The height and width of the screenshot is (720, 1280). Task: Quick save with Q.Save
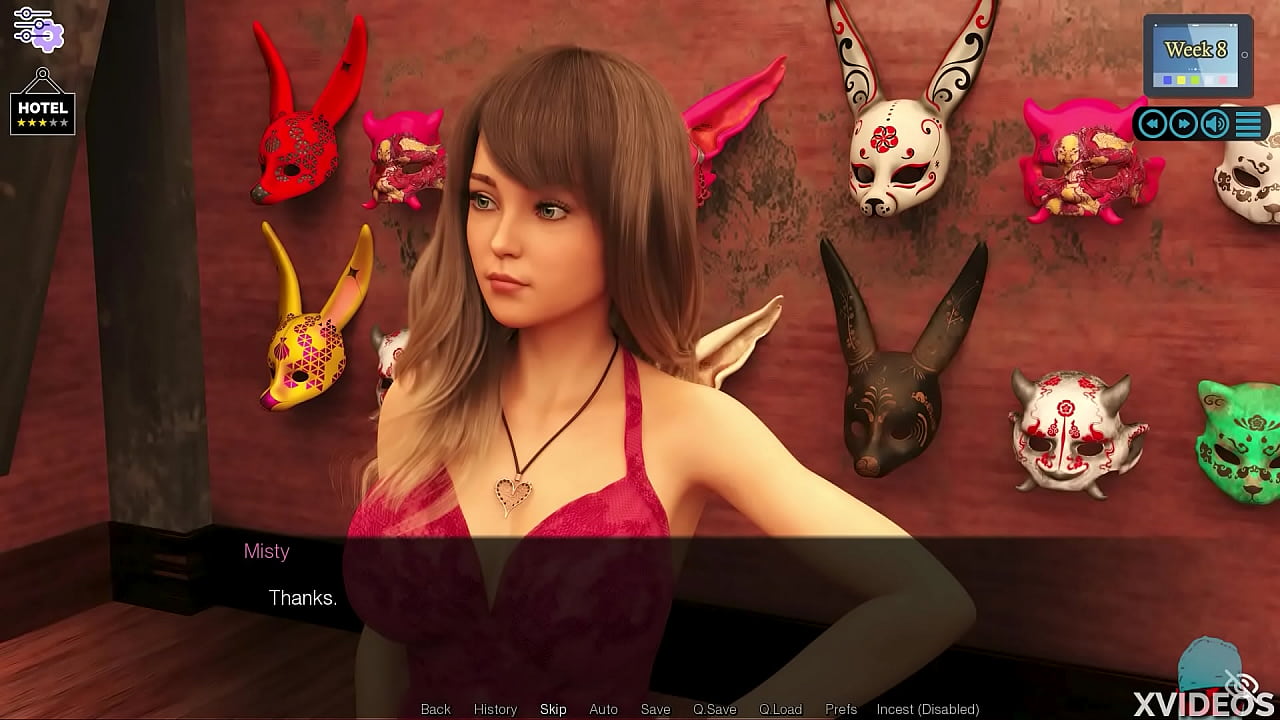point(713,708)
